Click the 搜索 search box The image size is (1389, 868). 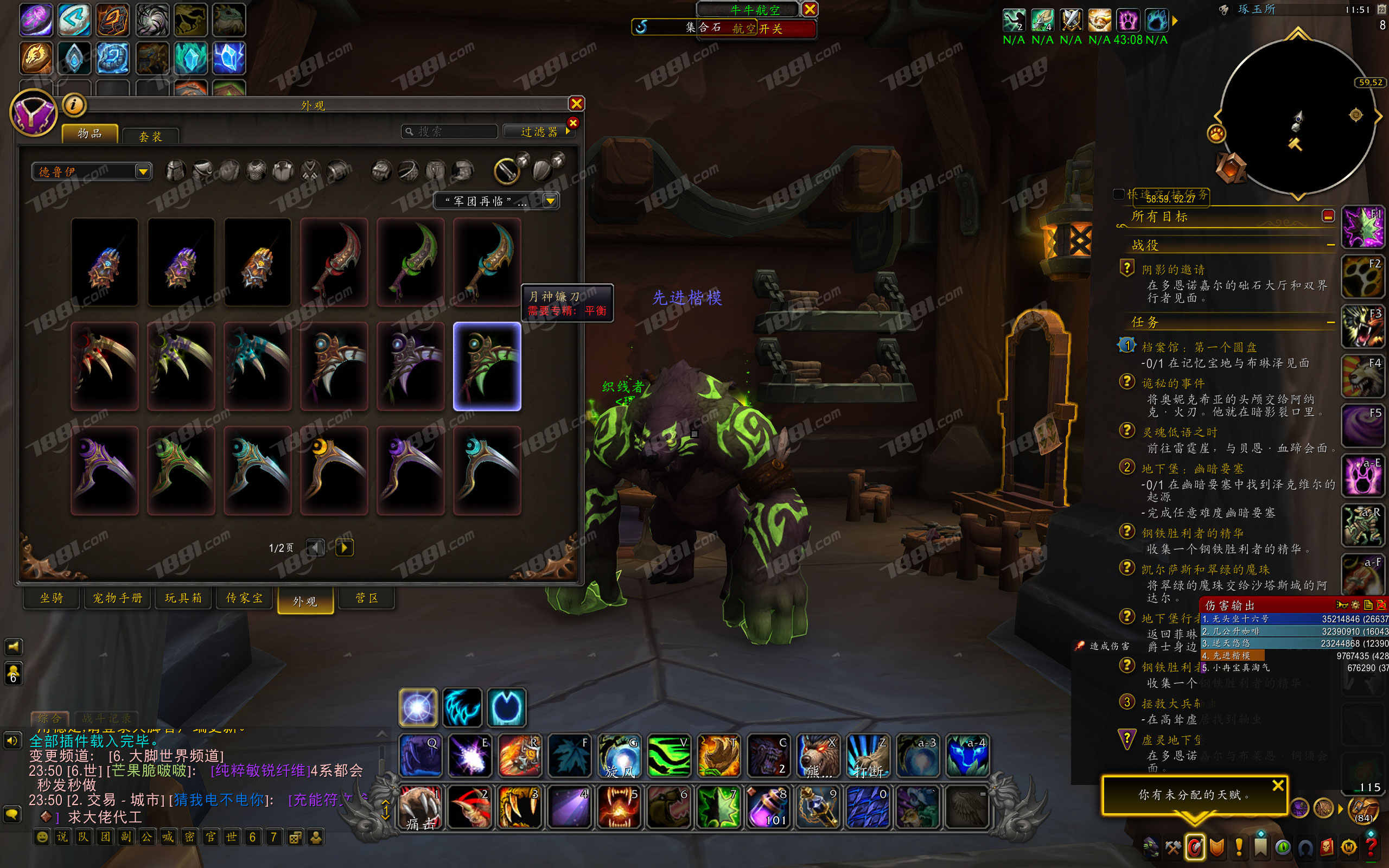click(x=450, y=131)
